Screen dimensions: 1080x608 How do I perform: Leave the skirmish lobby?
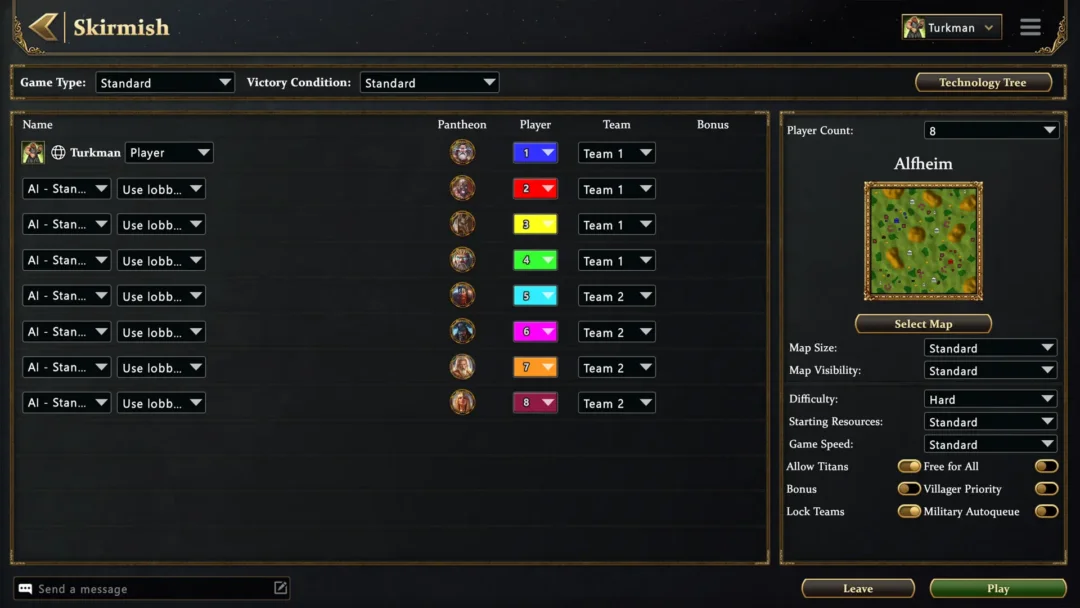(857, 589)
